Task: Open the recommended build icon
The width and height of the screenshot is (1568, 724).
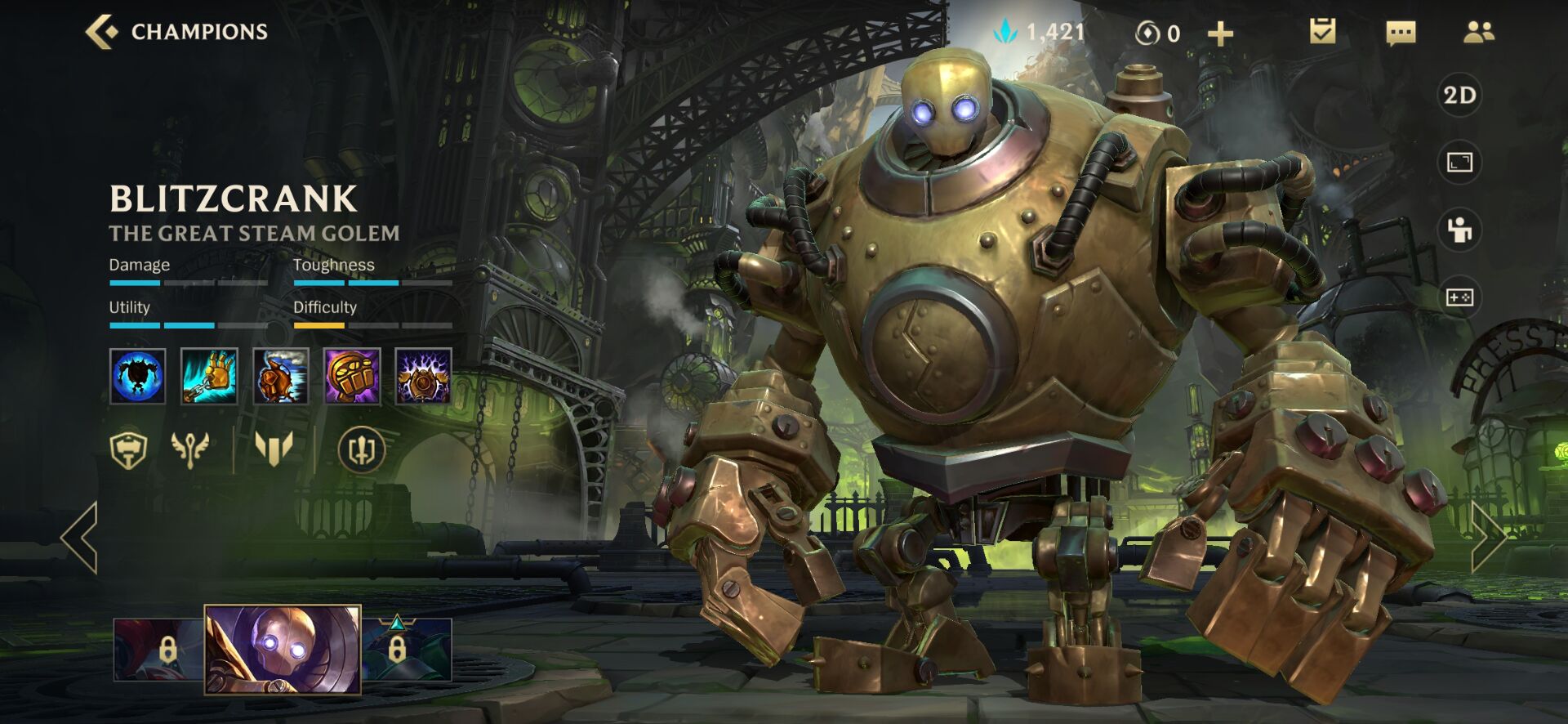Action: click(362, 450)
